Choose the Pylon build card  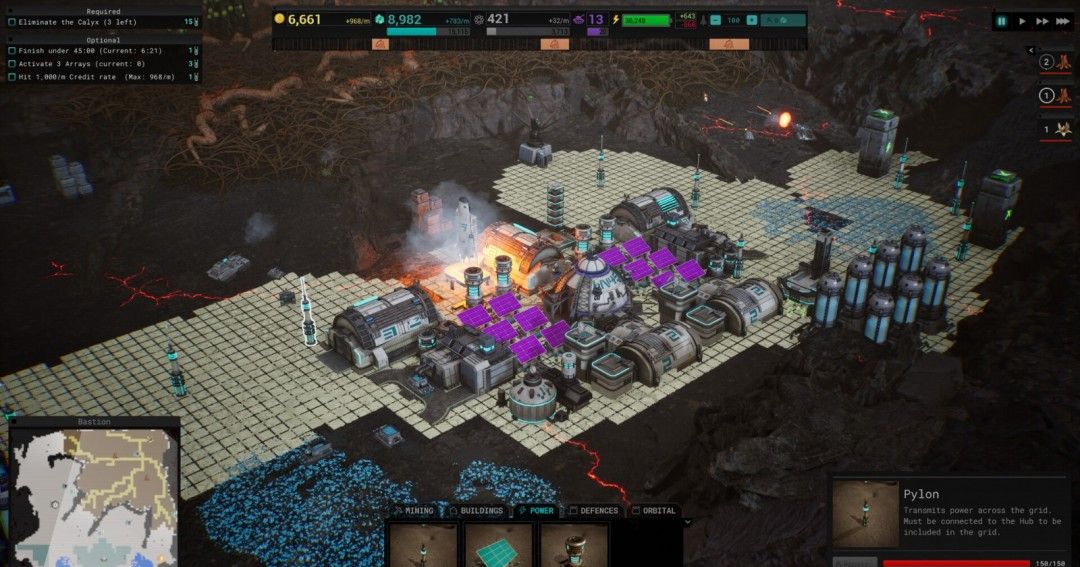pos(421,544)
